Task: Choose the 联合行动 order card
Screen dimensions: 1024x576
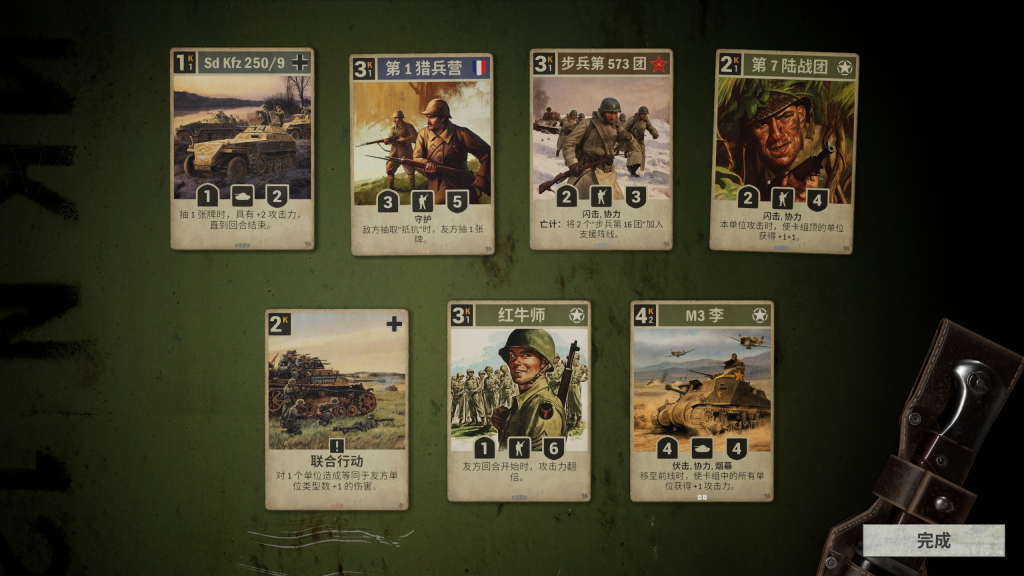Action: coord(336,408)
